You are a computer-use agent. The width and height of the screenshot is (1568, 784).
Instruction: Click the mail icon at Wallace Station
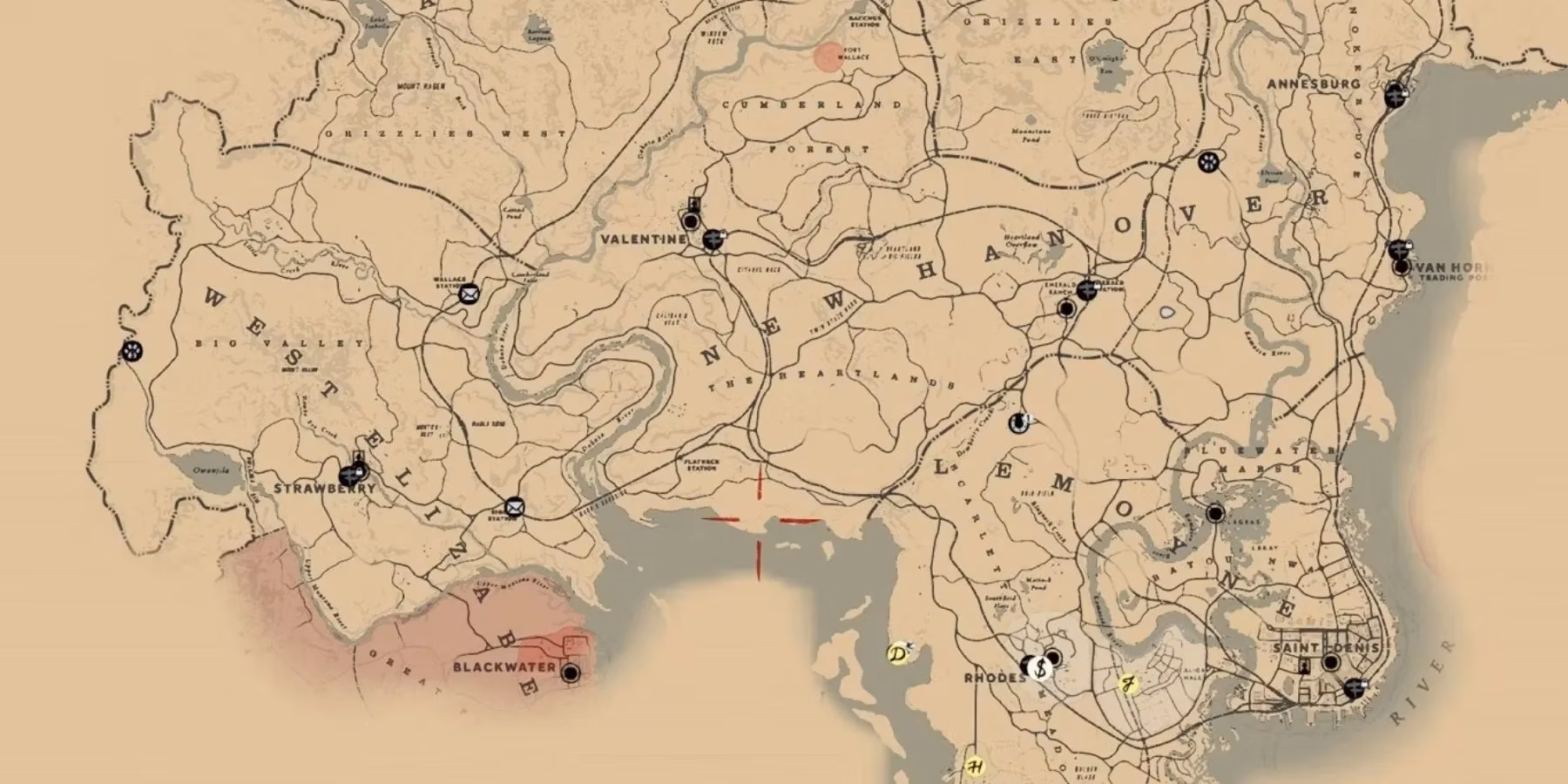[468, 294]
